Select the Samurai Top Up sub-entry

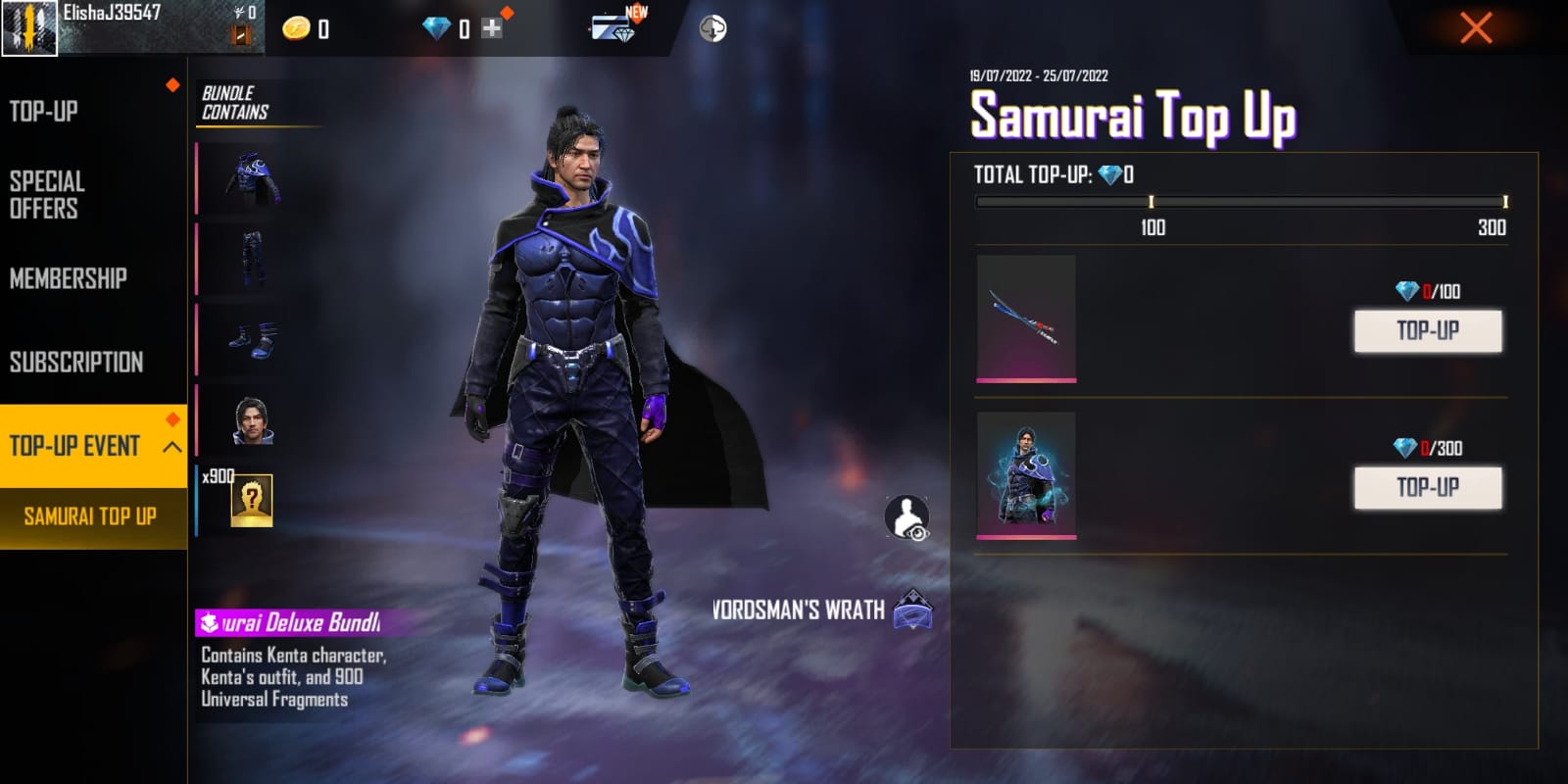pos(90,516)
